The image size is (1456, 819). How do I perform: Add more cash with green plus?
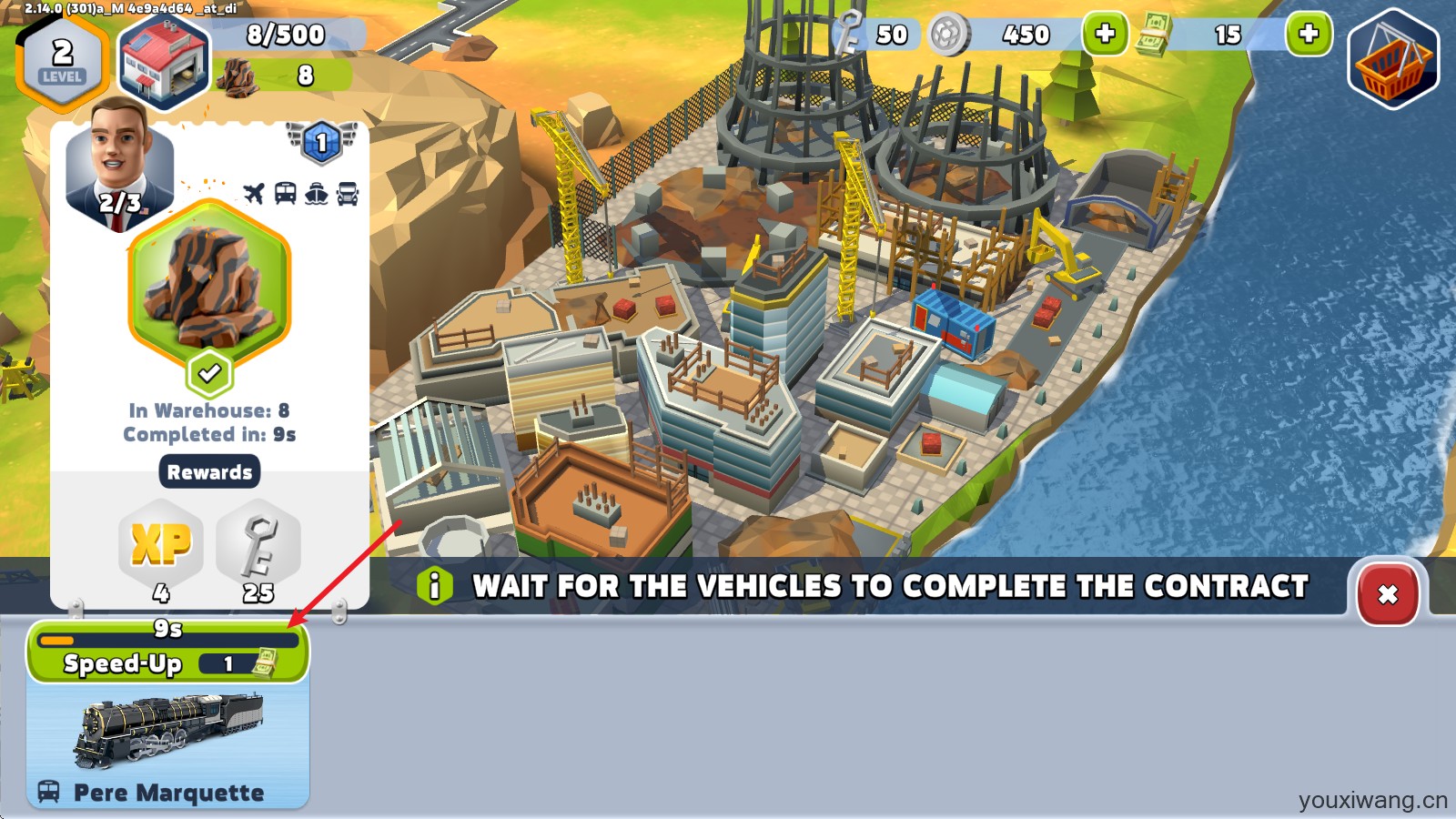pyautogui.click(x=1308, y=35)
